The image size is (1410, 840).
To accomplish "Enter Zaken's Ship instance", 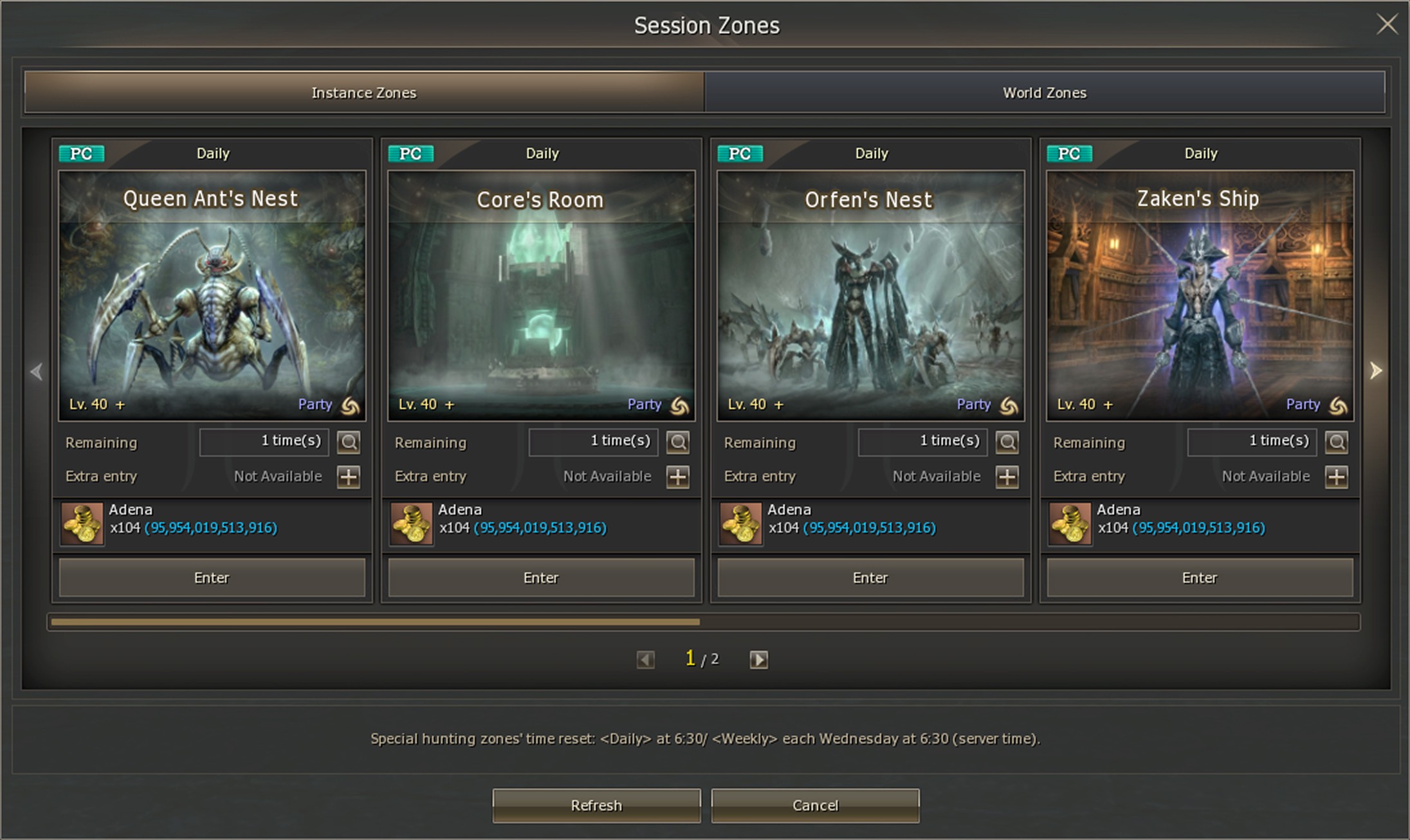I will [1200, 578].
